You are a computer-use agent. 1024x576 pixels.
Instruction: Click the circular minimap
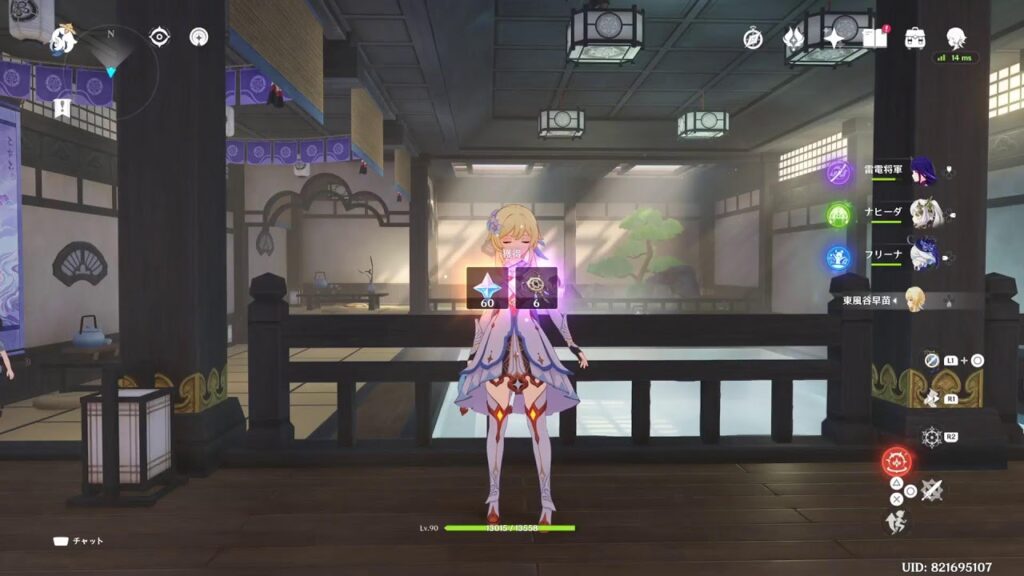(111, 72)
